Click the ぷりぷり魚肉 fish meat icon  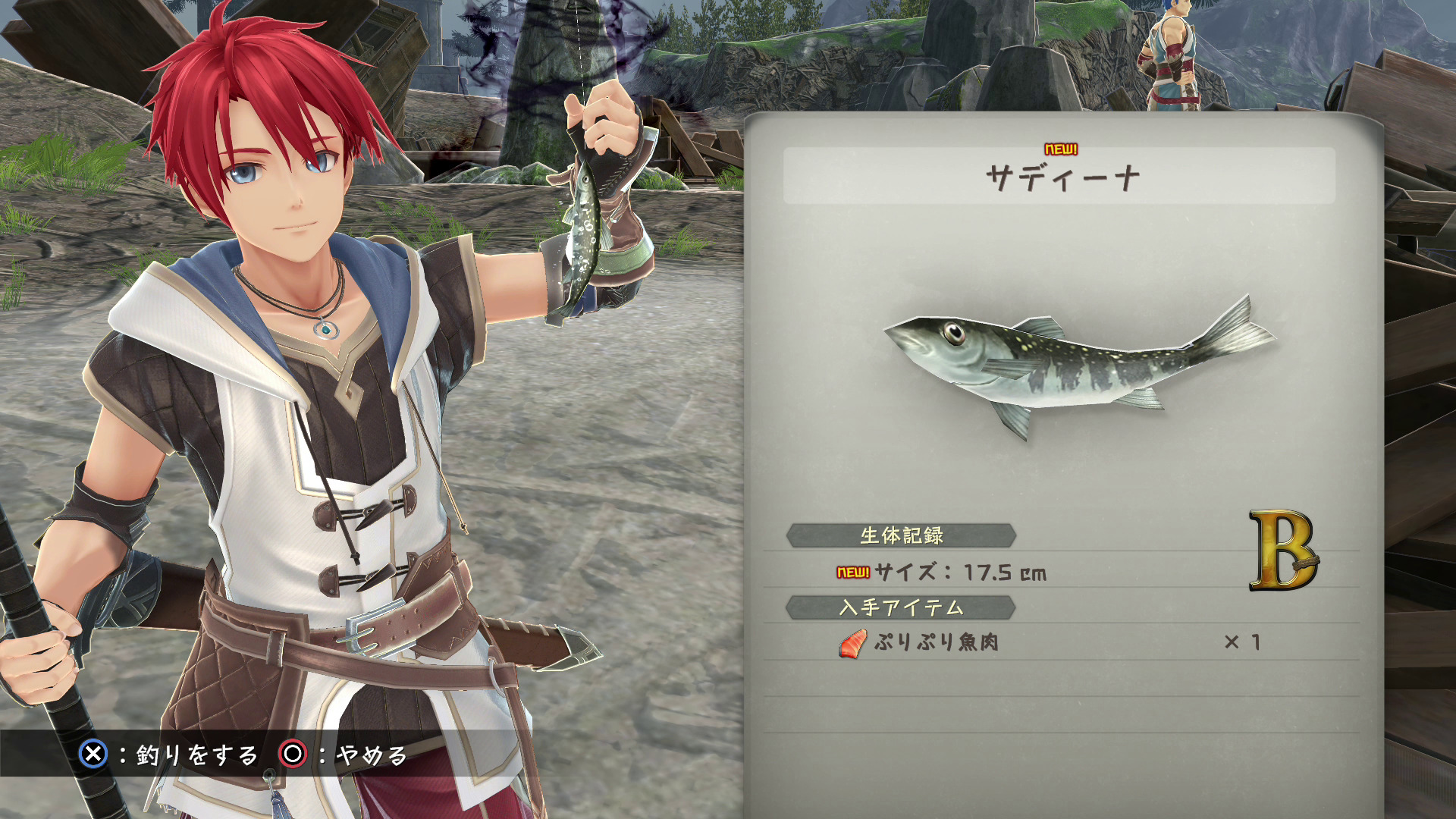pyautogui.click(x=852, y=644)
